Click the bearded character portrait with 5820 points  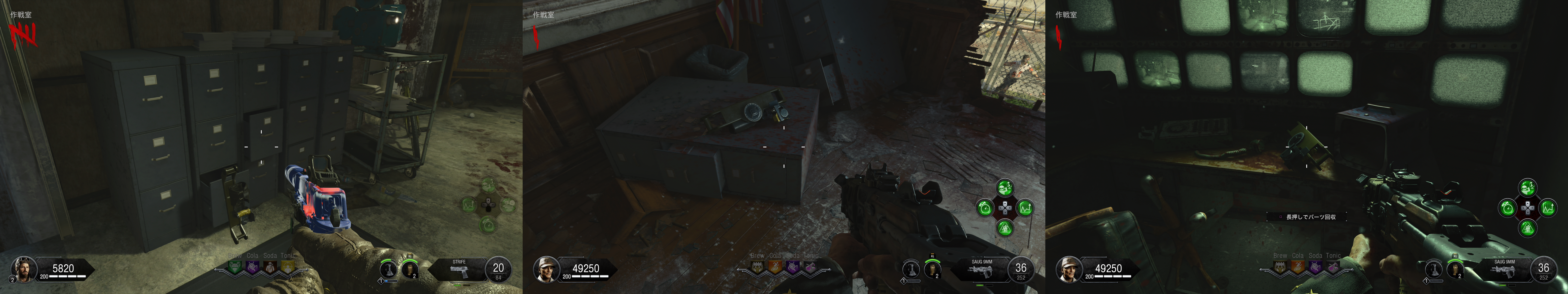[24, 268]
